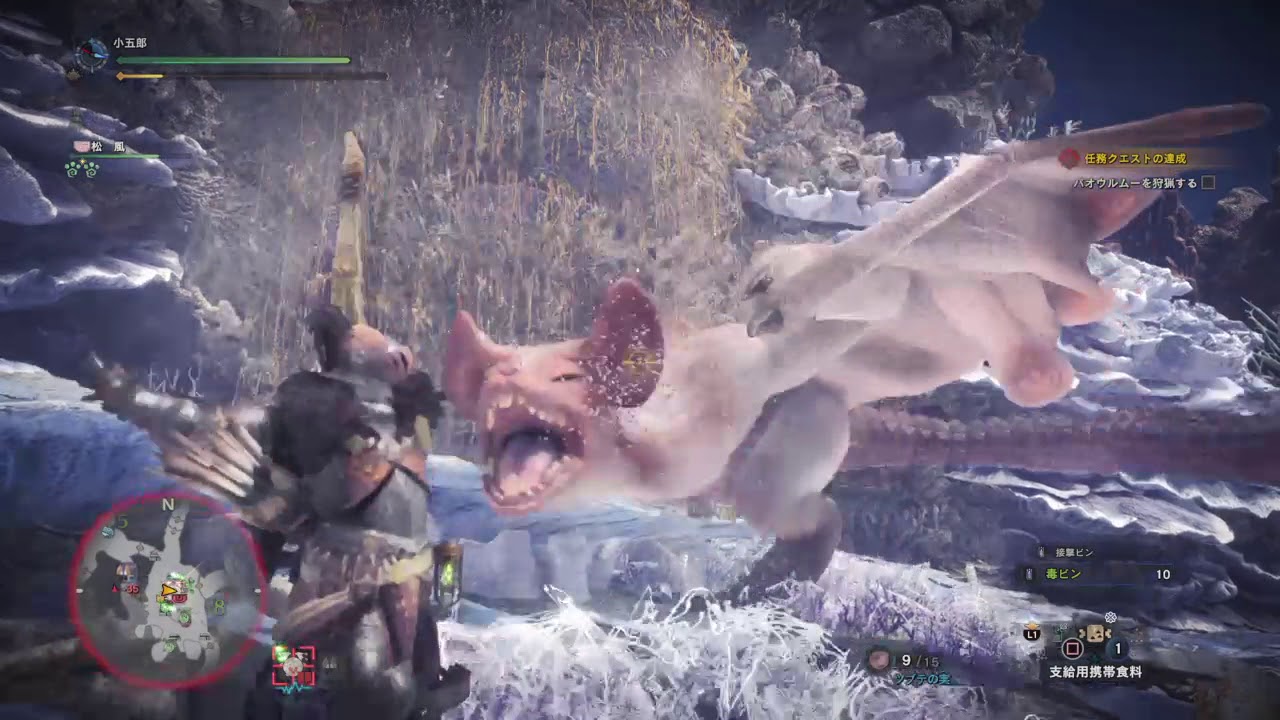1280x720 pixels.
Task: Open the snowflake effect indicator above the item slot
Action: (1110, 617)
